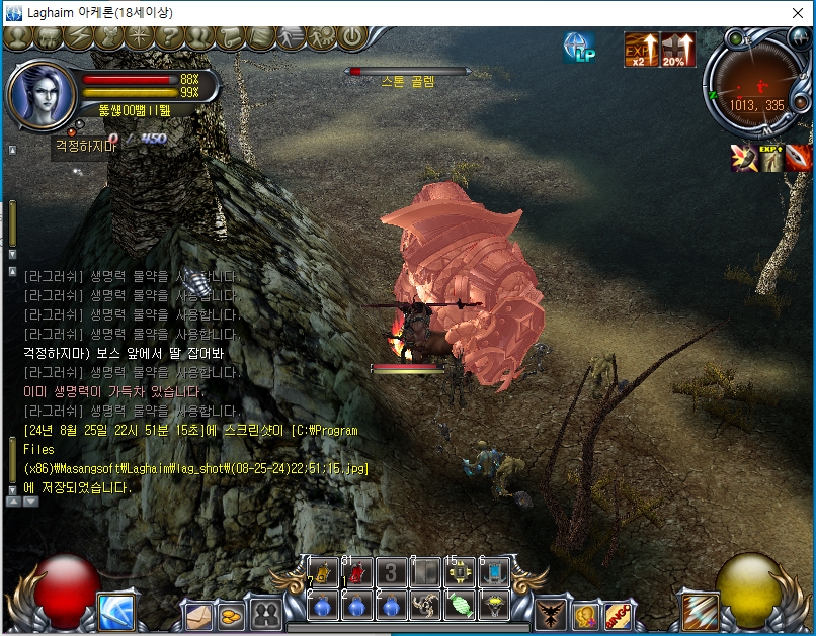This screenshot has height=636, width=816.
Task: Click the EXP x2 buff icon
Action: pos(641,49)
